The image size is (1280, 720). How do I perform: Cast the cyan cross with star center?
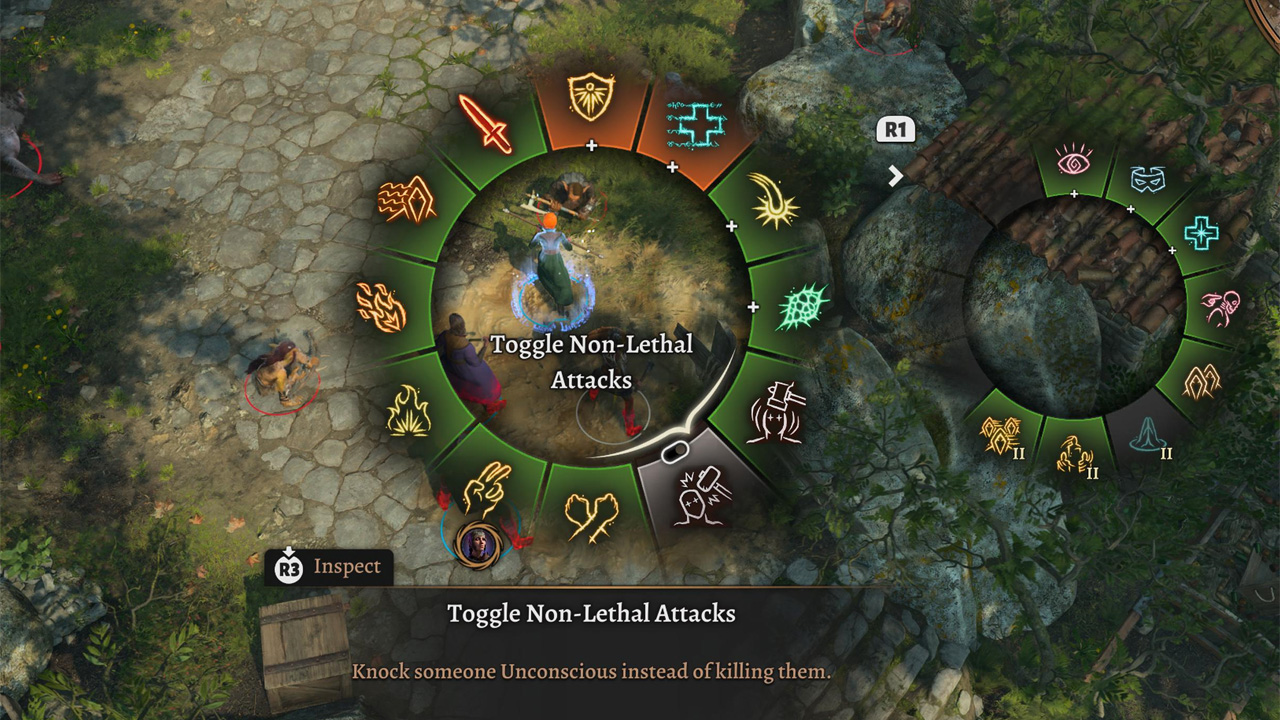tap(1201, 233)
